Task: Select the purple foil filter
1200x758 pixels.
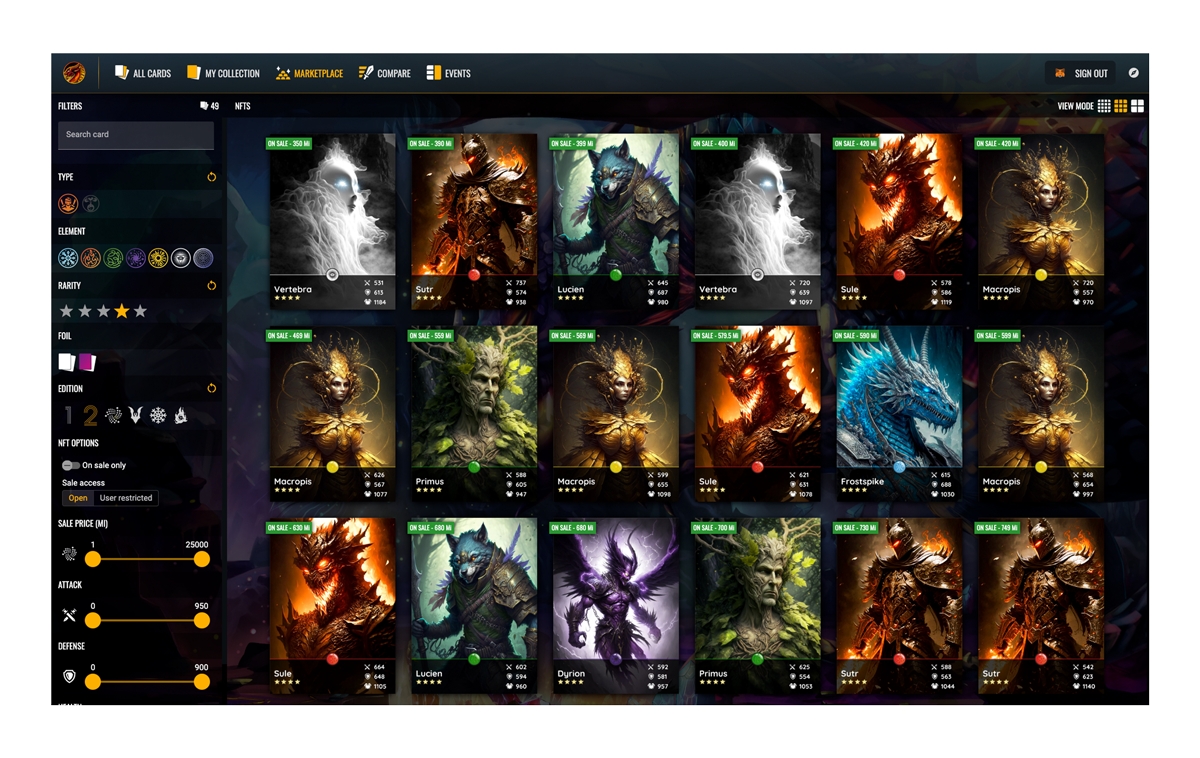Action: [x=87, y=362]
